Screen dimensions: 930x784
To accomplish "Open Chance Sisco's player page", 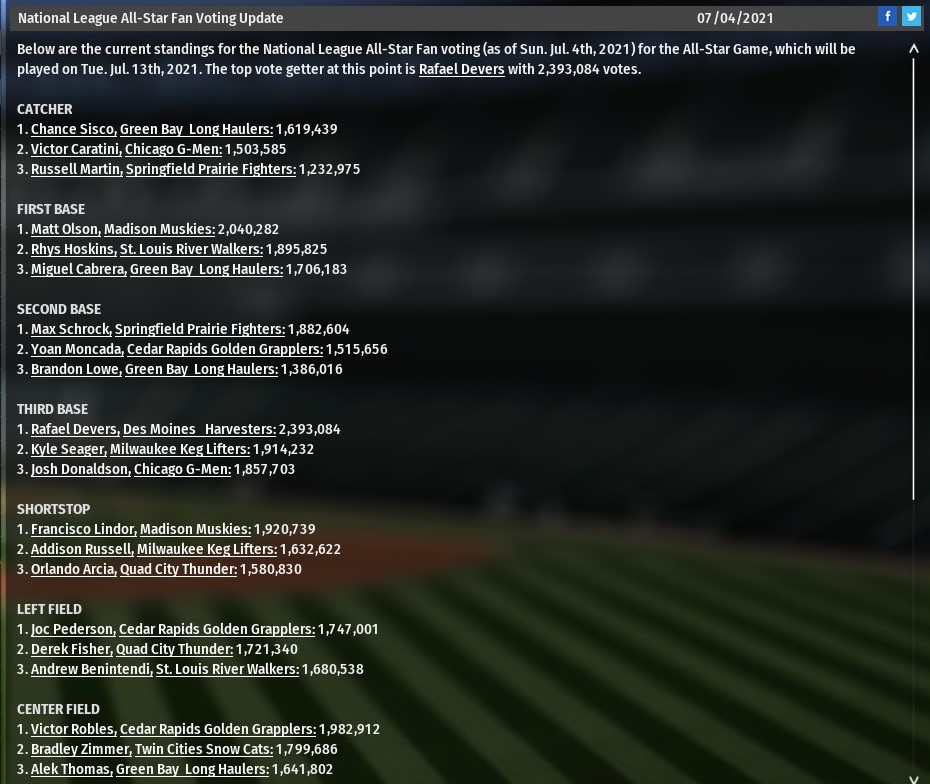I will (72, 129).
